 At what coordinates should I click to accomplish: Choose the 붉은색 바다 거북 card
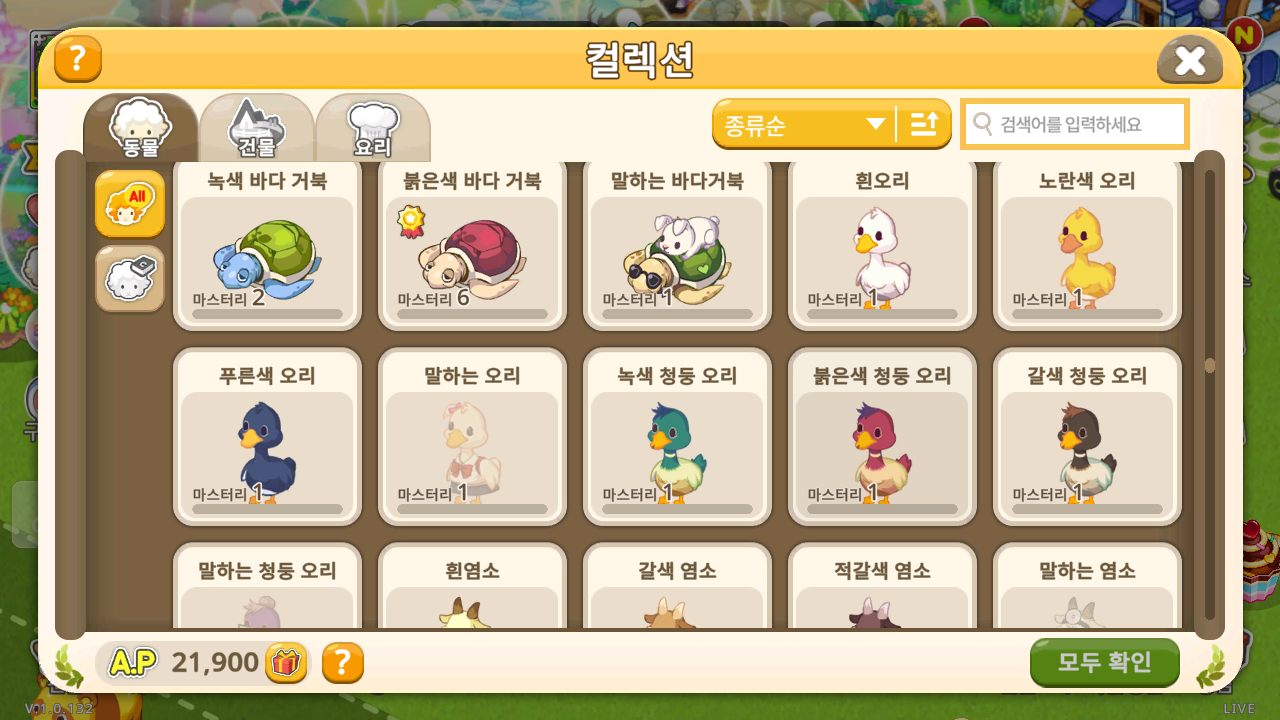[472, 245]
